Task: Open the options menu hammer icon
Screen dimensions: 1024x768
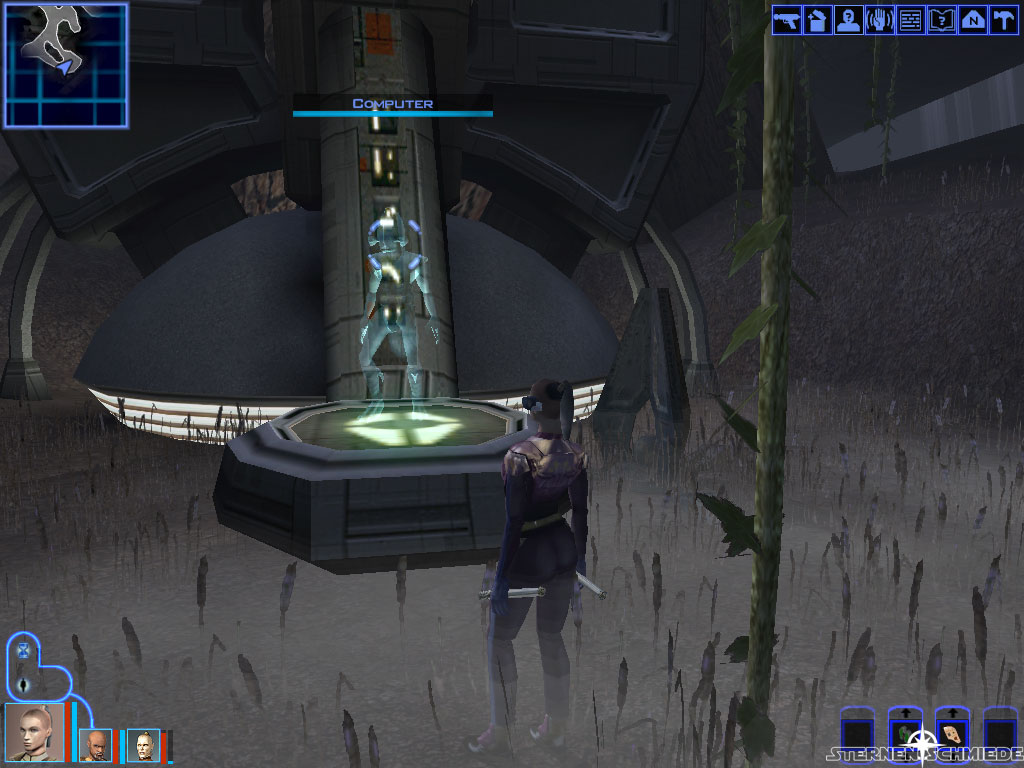Action: pyautogui.click(x=1002, y=20)
